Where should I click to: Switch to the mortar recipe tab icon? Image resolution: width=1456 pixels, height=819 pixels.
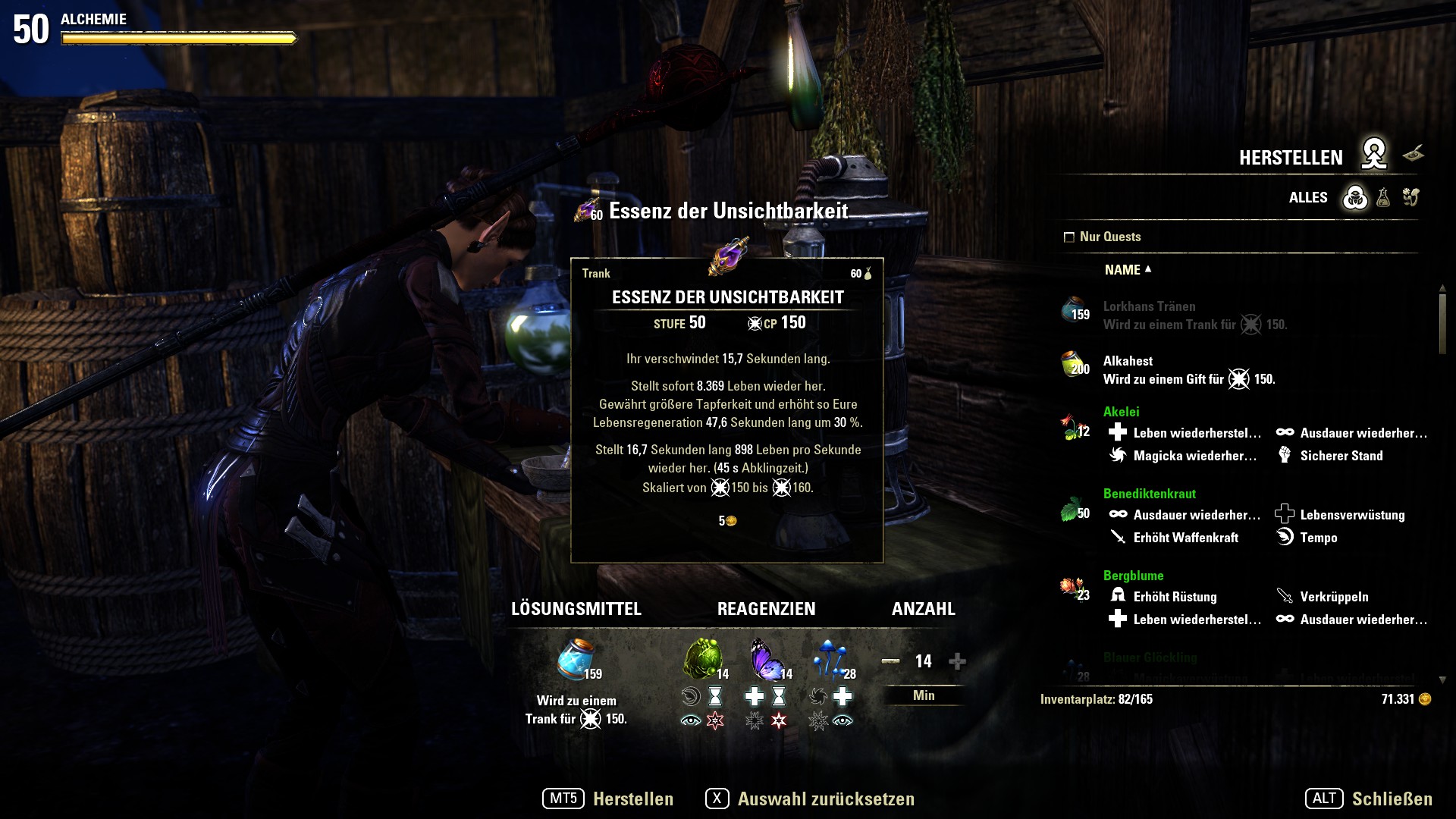pos(1413,155)
